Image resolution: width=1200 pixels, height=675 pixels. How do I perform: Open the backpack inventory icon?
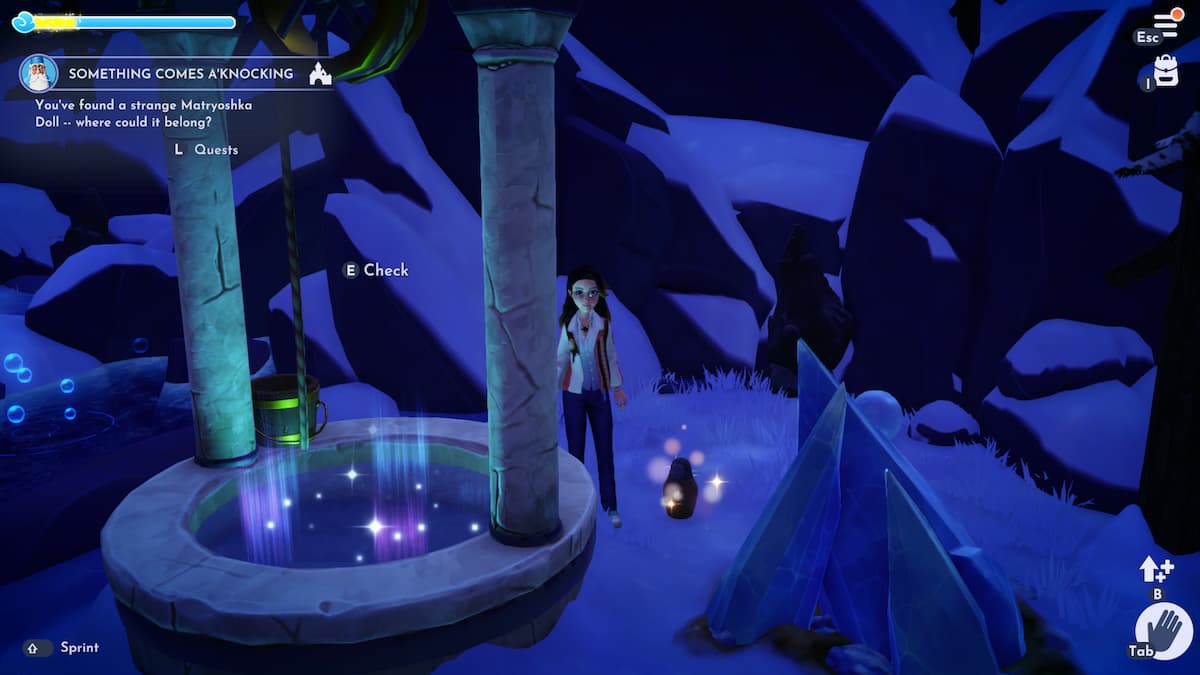pyautogui.click(x=1166, y=70)
